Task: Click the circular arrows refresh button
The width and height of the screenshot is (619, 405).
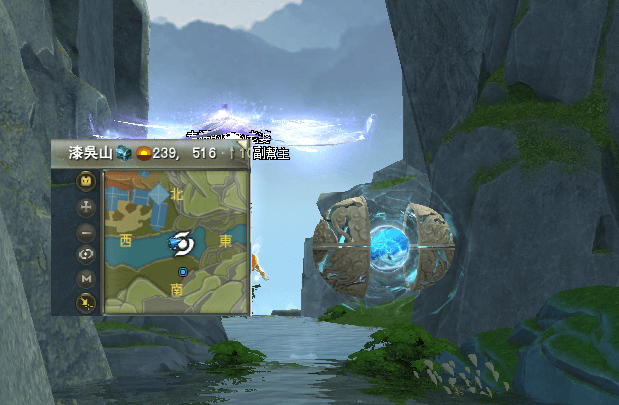Action: point(87,253)
